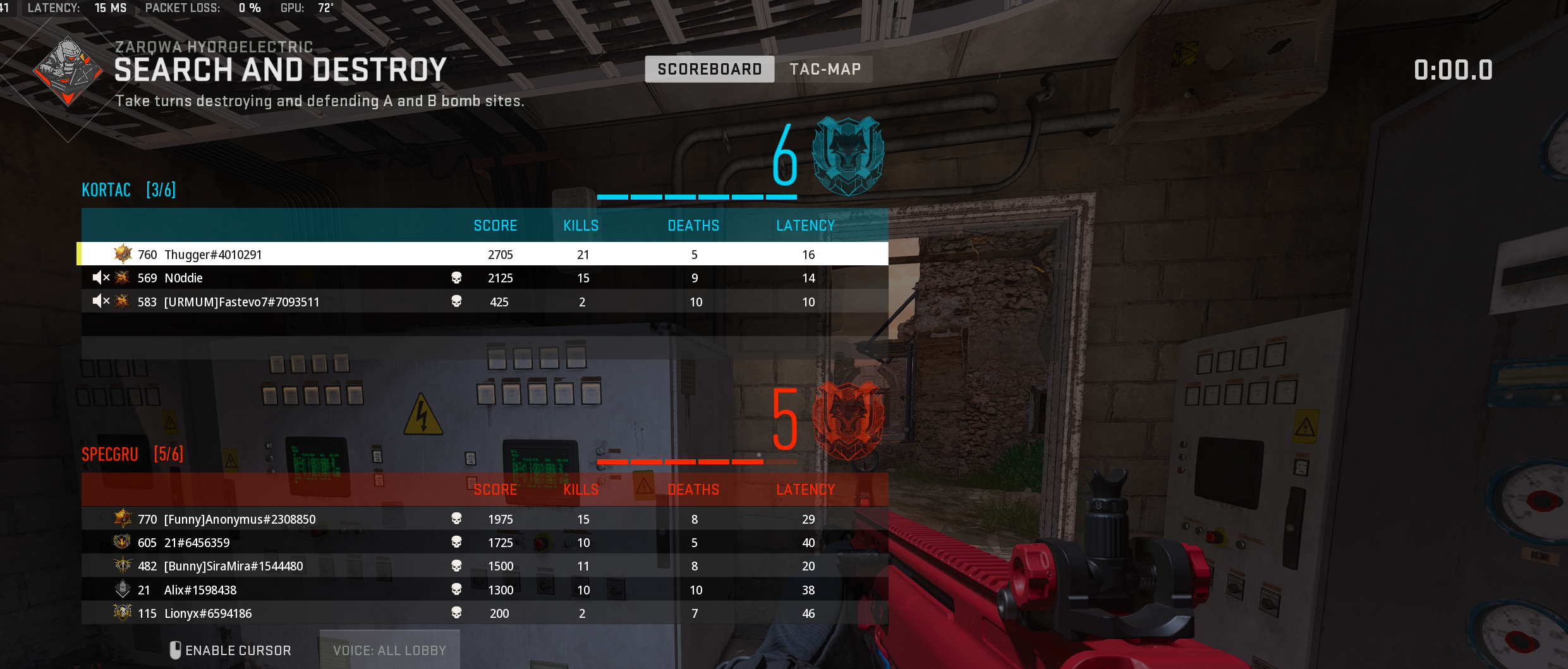Select N0ddie in the KORTAC list

pos(183,278)
